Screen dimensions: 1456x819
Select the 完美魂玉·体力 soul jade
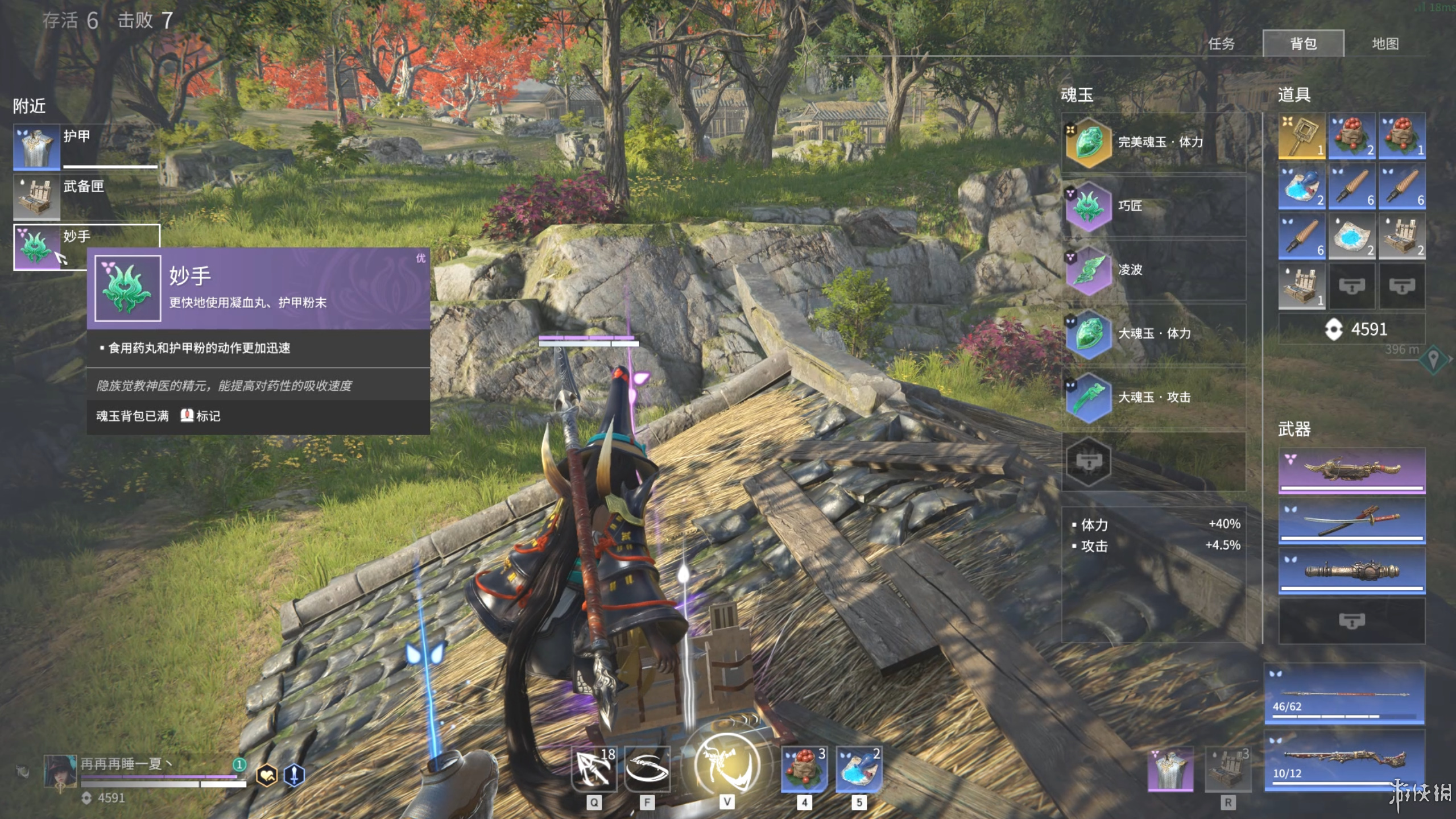coord(1153,142)
